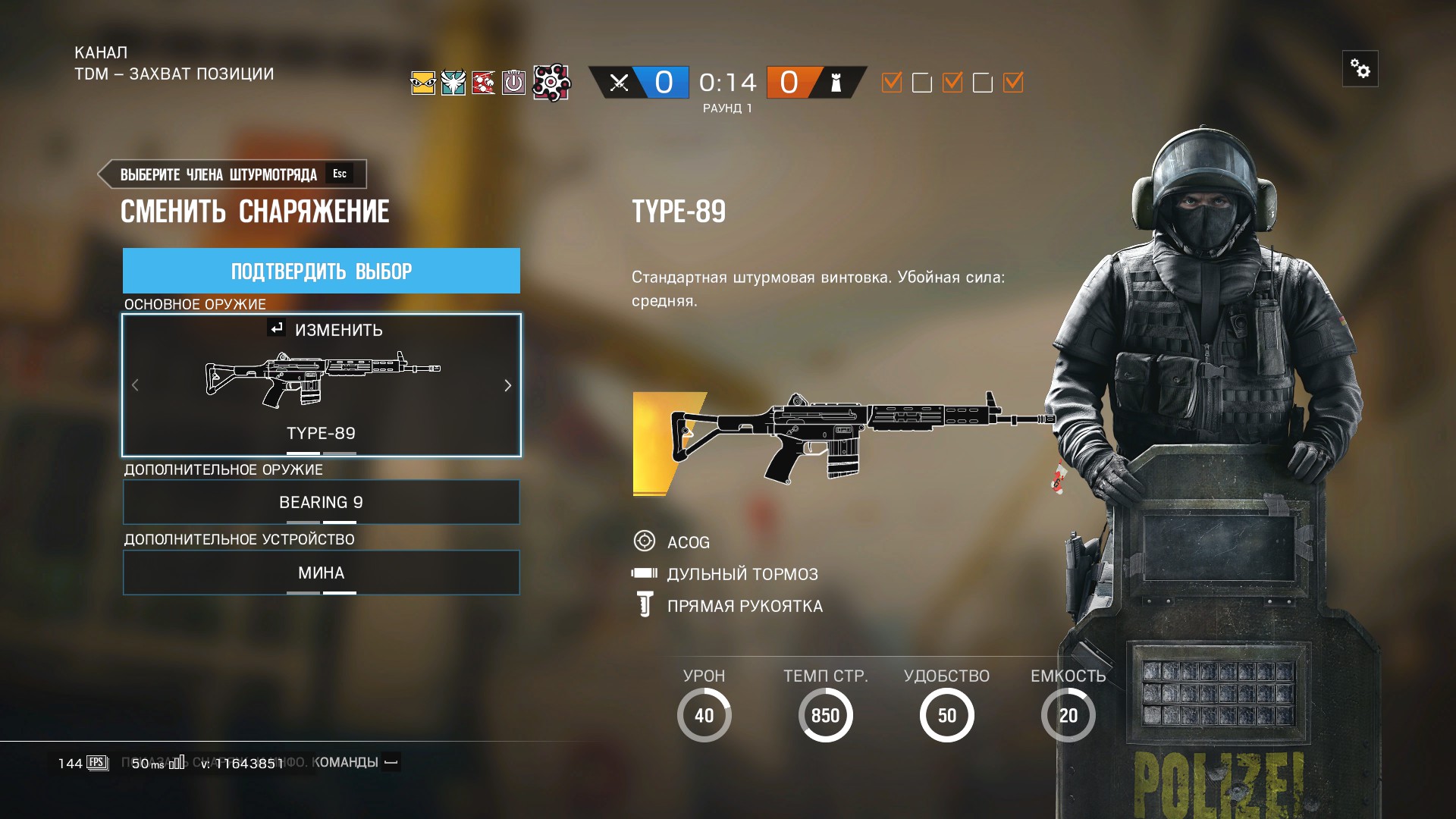Click the ACOG sight attachment icon
Viewport: 1456px width, 819px height.
(645, 541)
